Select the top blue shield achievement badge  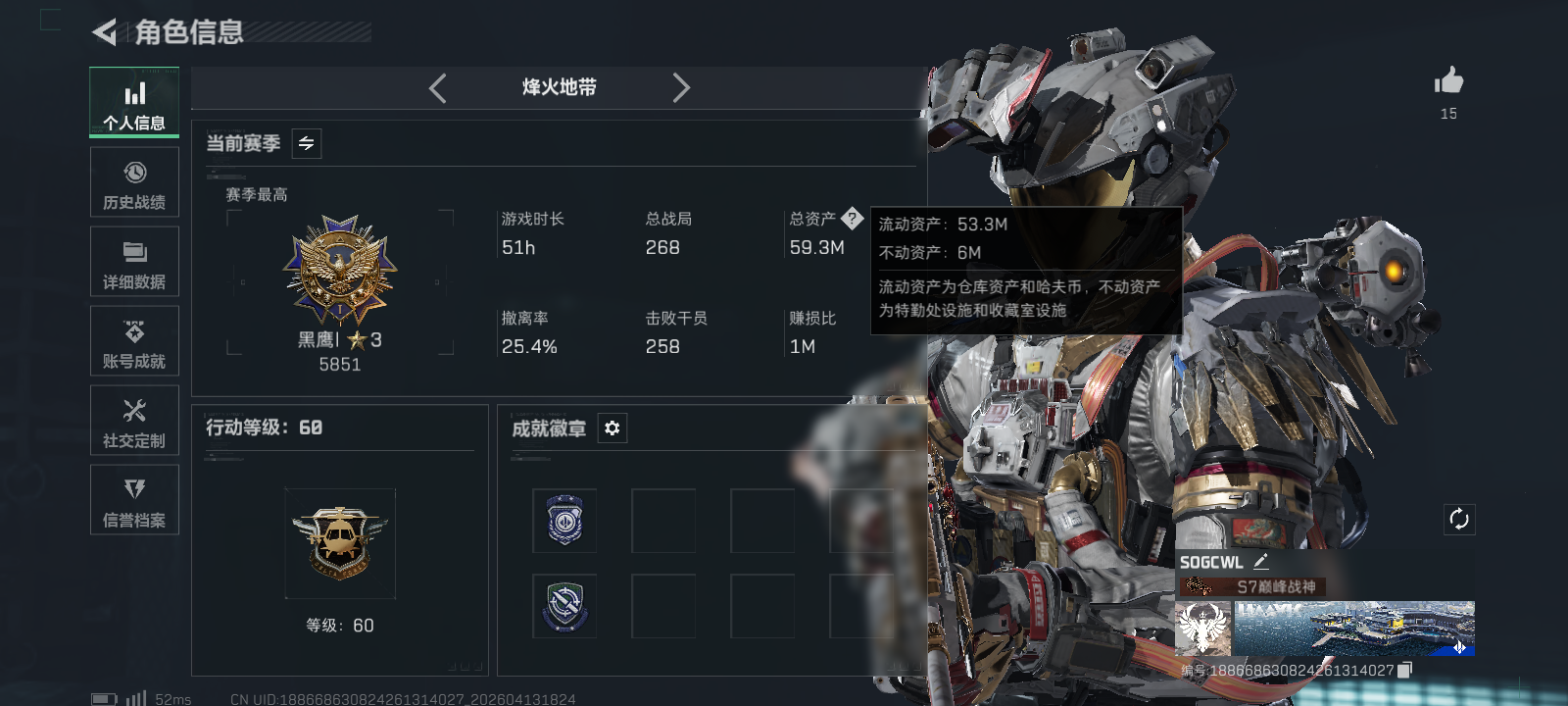pyautogui.click(x=564, y=521)
